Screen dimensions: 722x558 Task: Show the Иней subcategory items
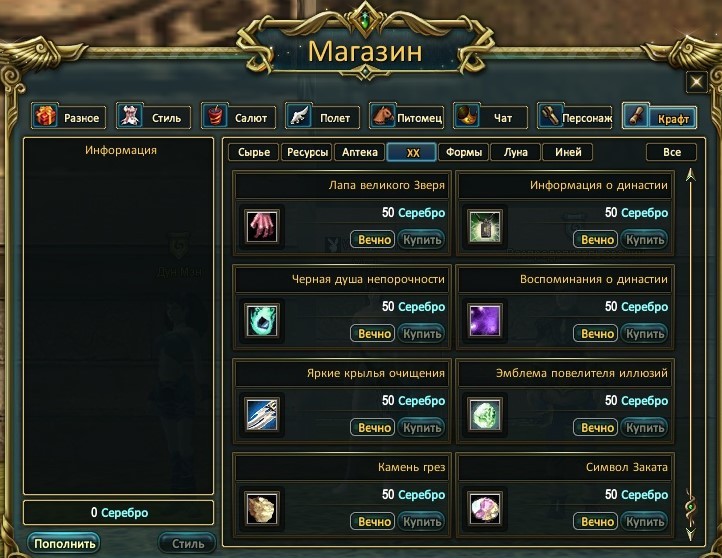[568, 153]
